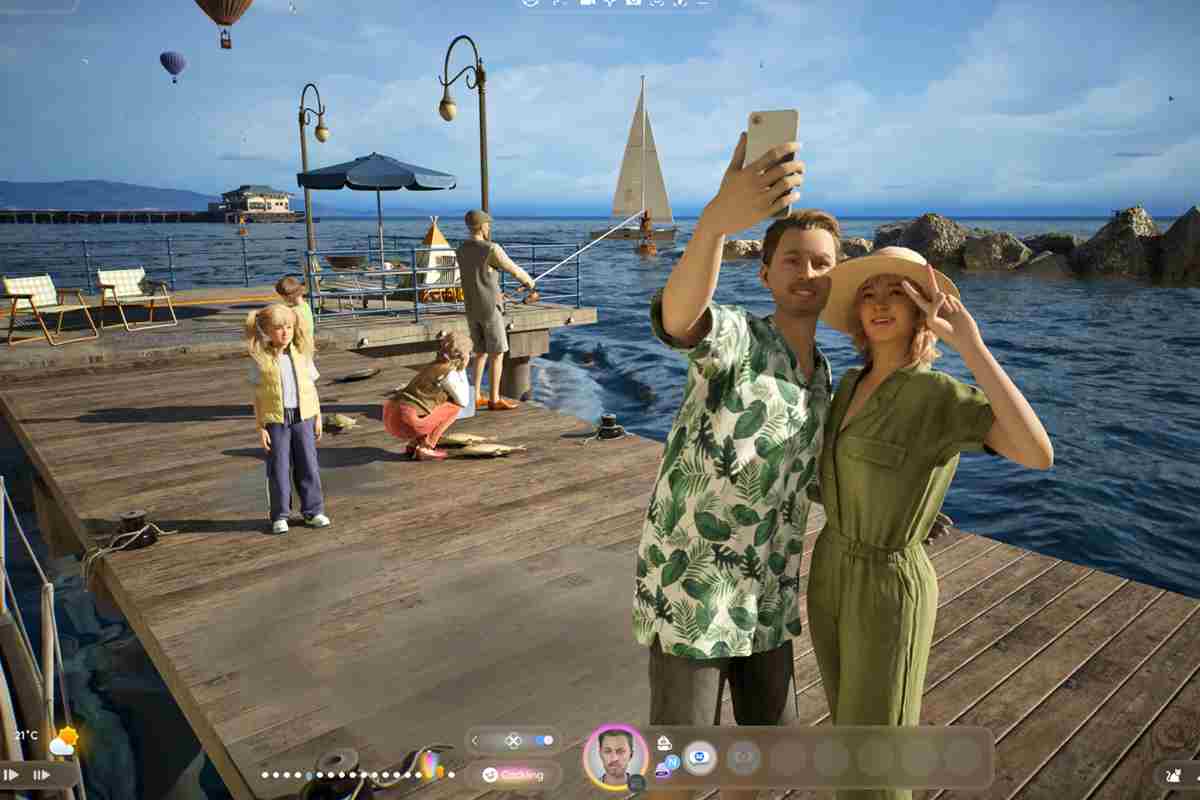Set game speed to faster double-bar play button

click(x=42, y=774)
